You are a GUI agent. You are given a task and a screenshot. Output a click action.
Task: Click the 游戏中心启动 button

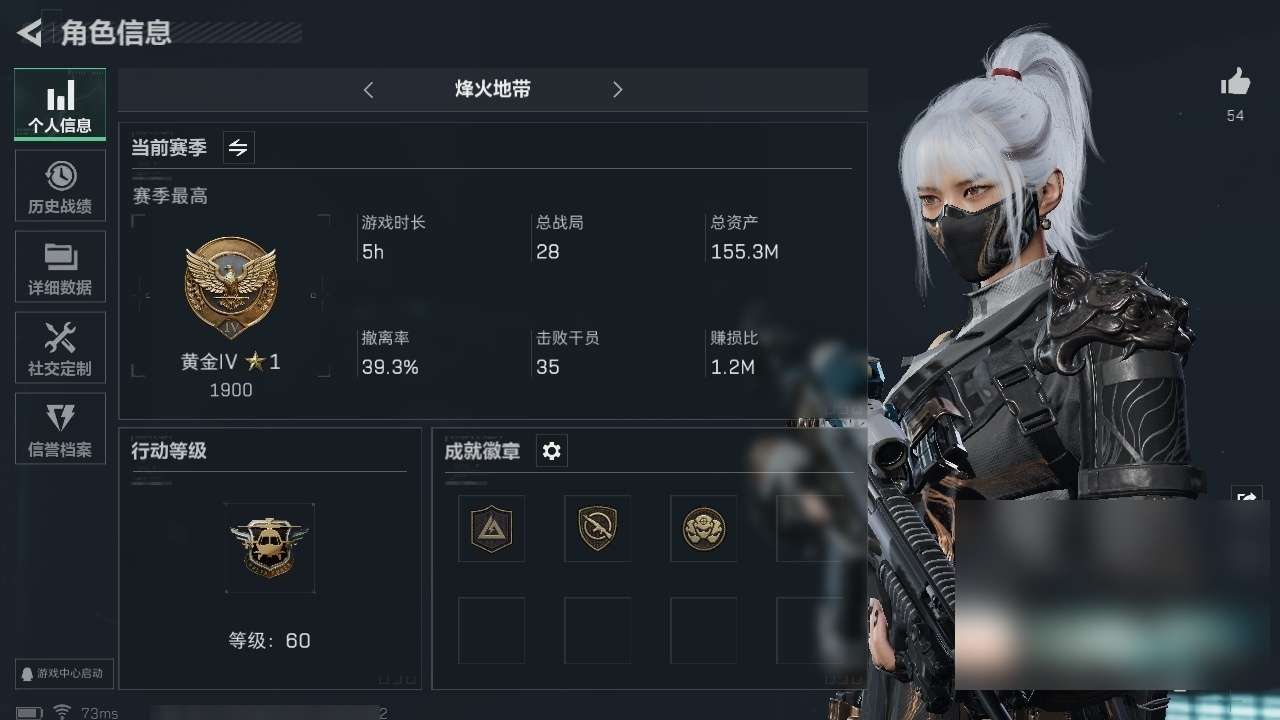(64, 674)
